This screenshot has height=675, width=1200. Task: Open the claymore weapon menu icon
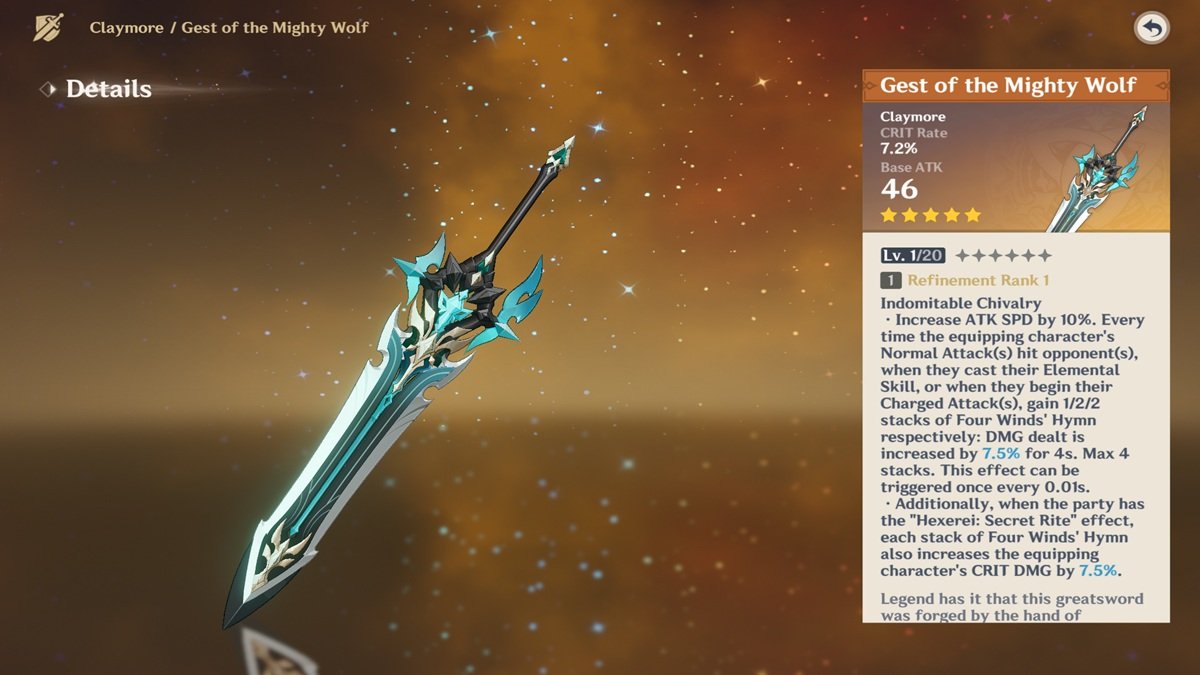pos(48,27)
